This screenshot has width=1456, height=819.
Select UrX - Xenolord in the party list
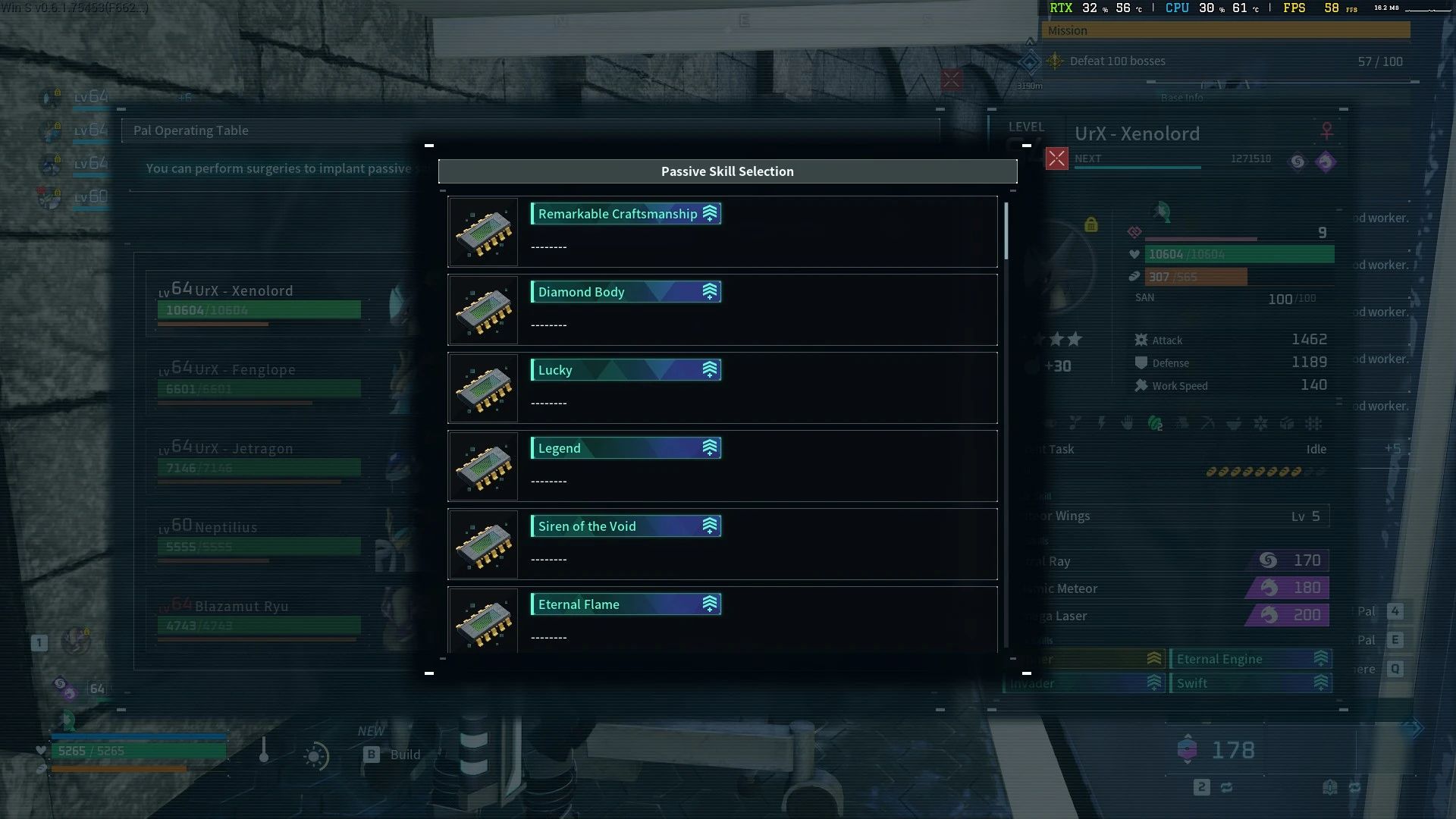(x=258, y=301)
